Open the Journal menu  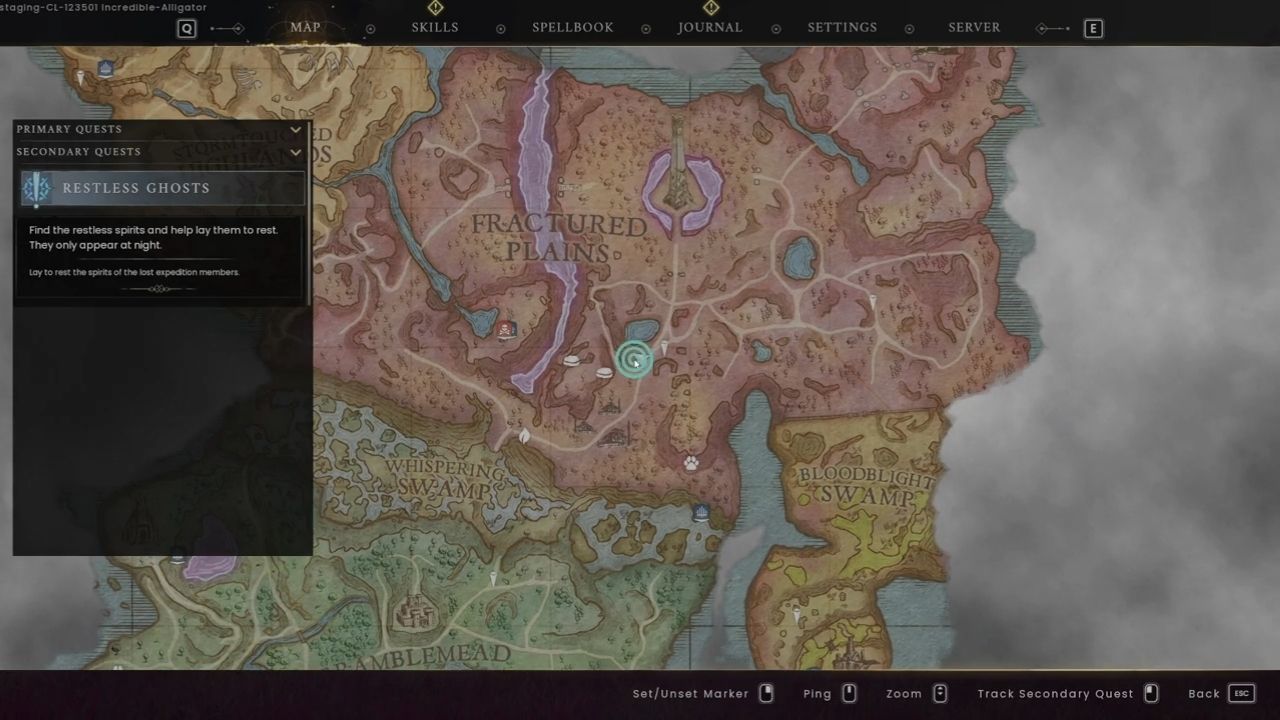point(710,27)
